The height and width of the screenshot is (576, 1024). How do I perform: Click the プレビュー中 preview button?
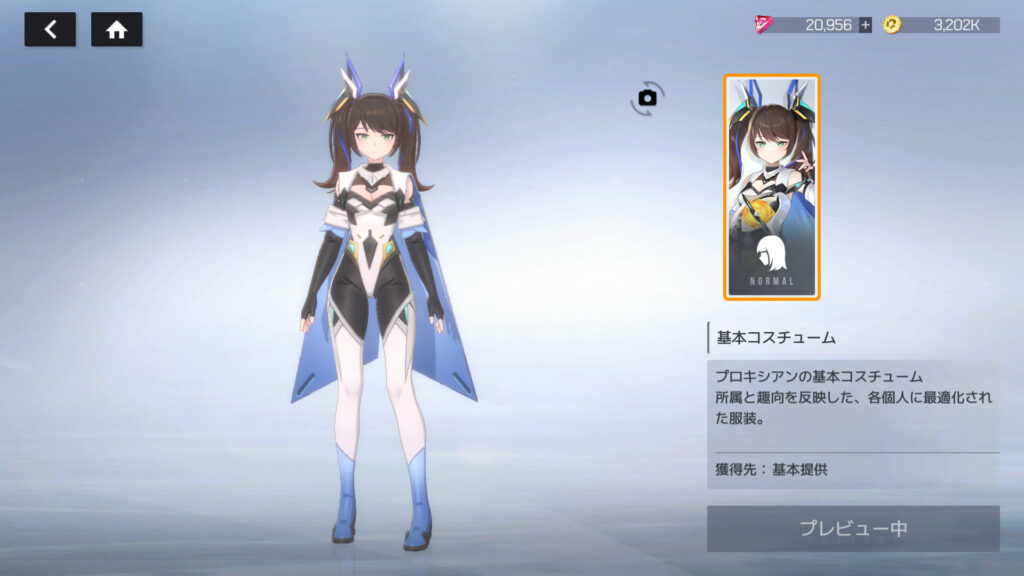tap(853, 529)
